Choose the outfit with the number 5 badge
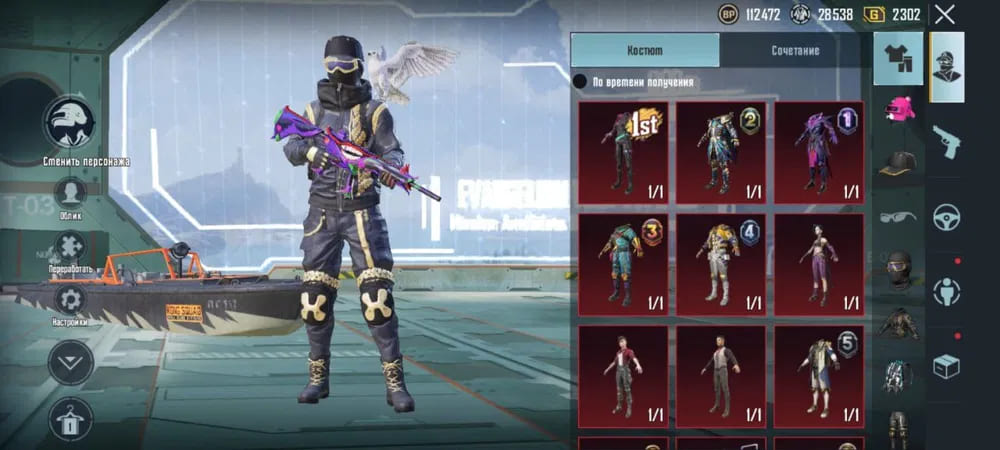1000x450 pixels. [819, 370]
